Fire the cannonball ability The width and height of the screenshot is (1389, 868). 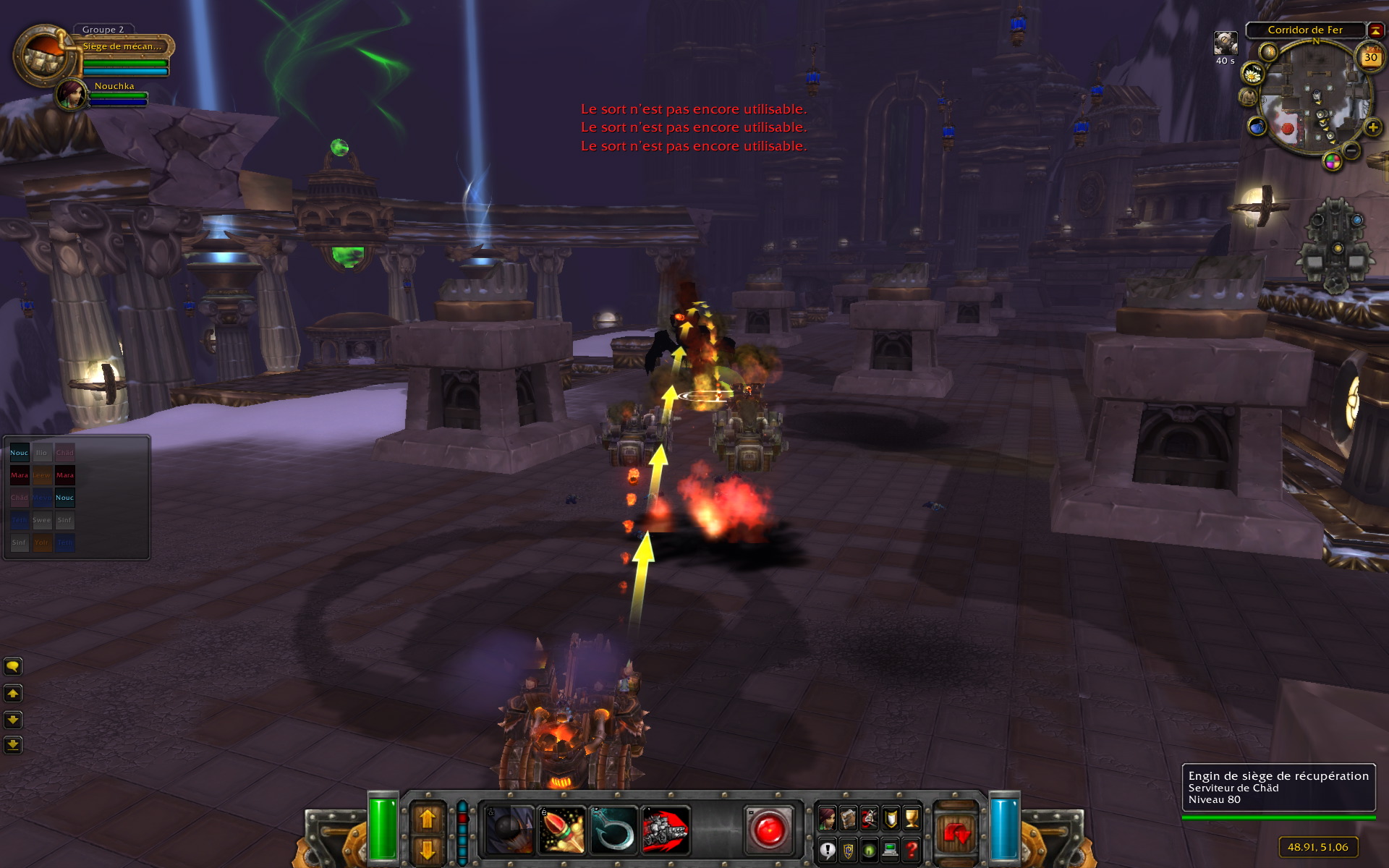(x=509, y=830)
